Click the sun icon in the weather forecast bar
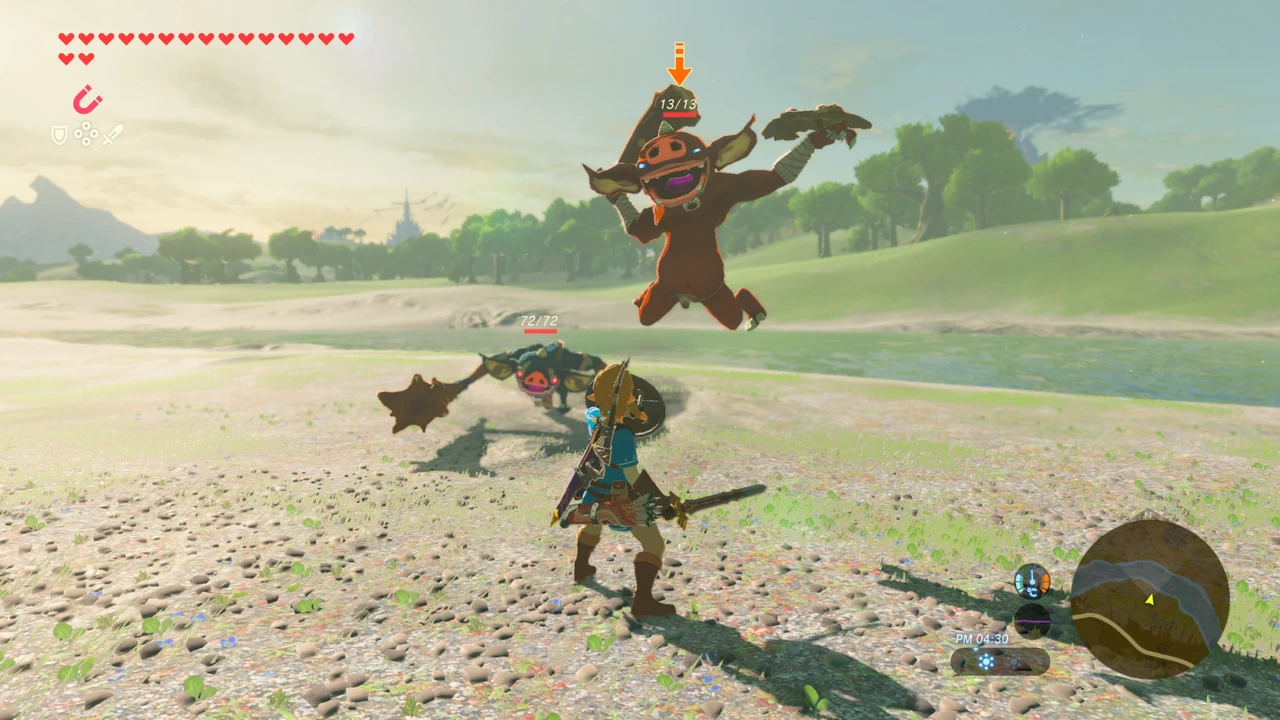The height and width of the screenshot is (720, 1280). (x=986, y=660)
